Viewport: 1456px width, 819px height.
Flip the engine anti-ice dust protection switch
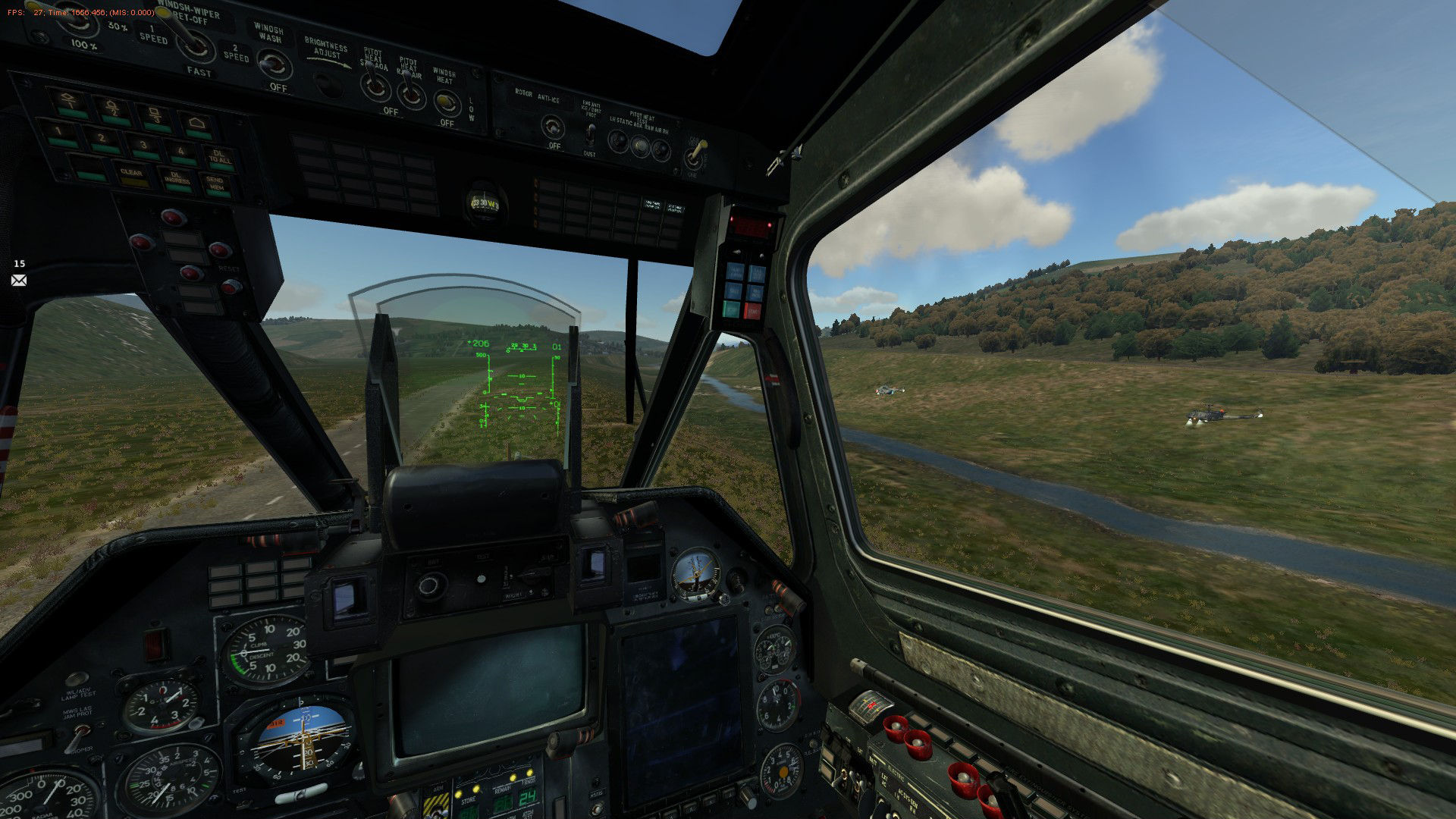[589, 134]
